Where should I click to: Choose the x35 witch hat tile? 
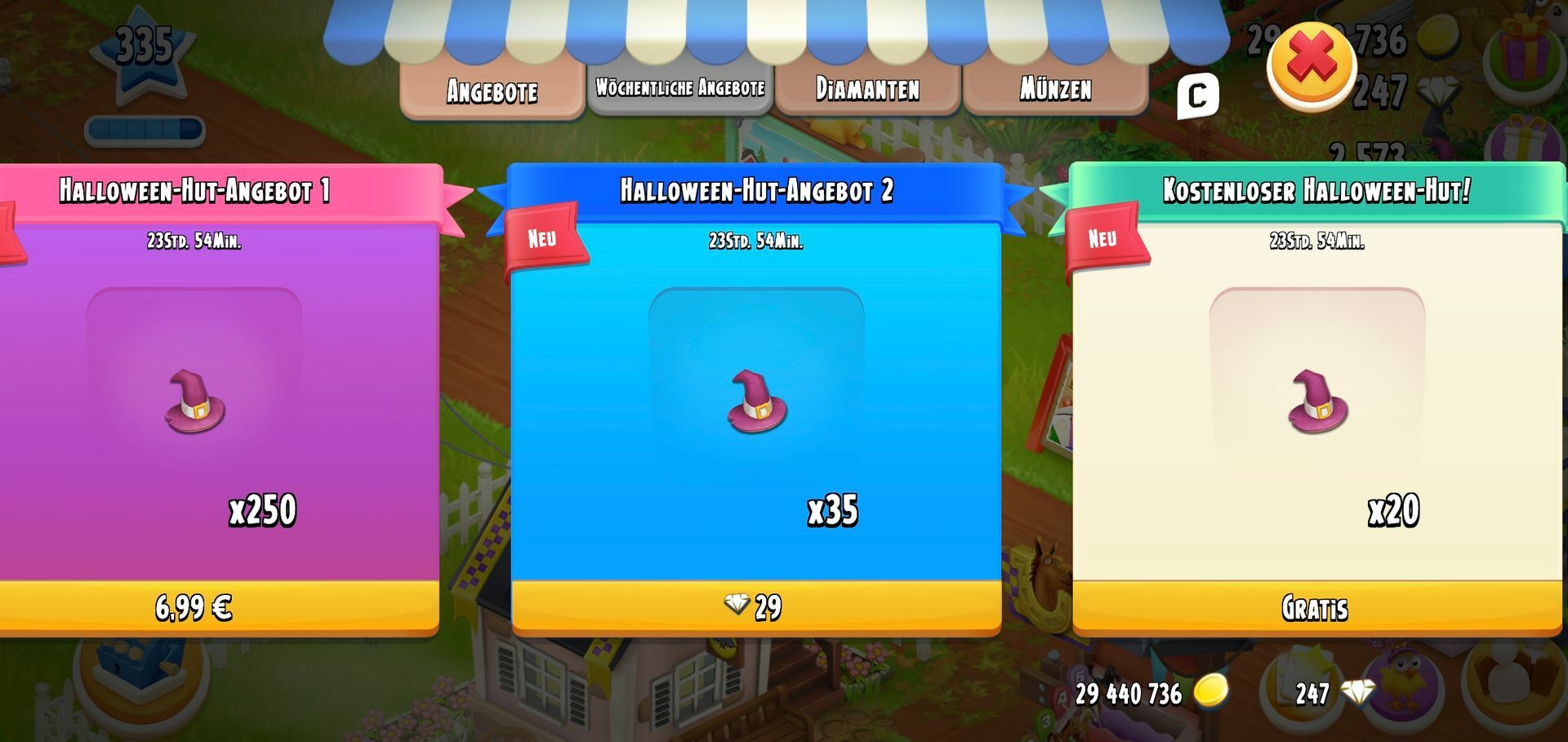point(756,402)
